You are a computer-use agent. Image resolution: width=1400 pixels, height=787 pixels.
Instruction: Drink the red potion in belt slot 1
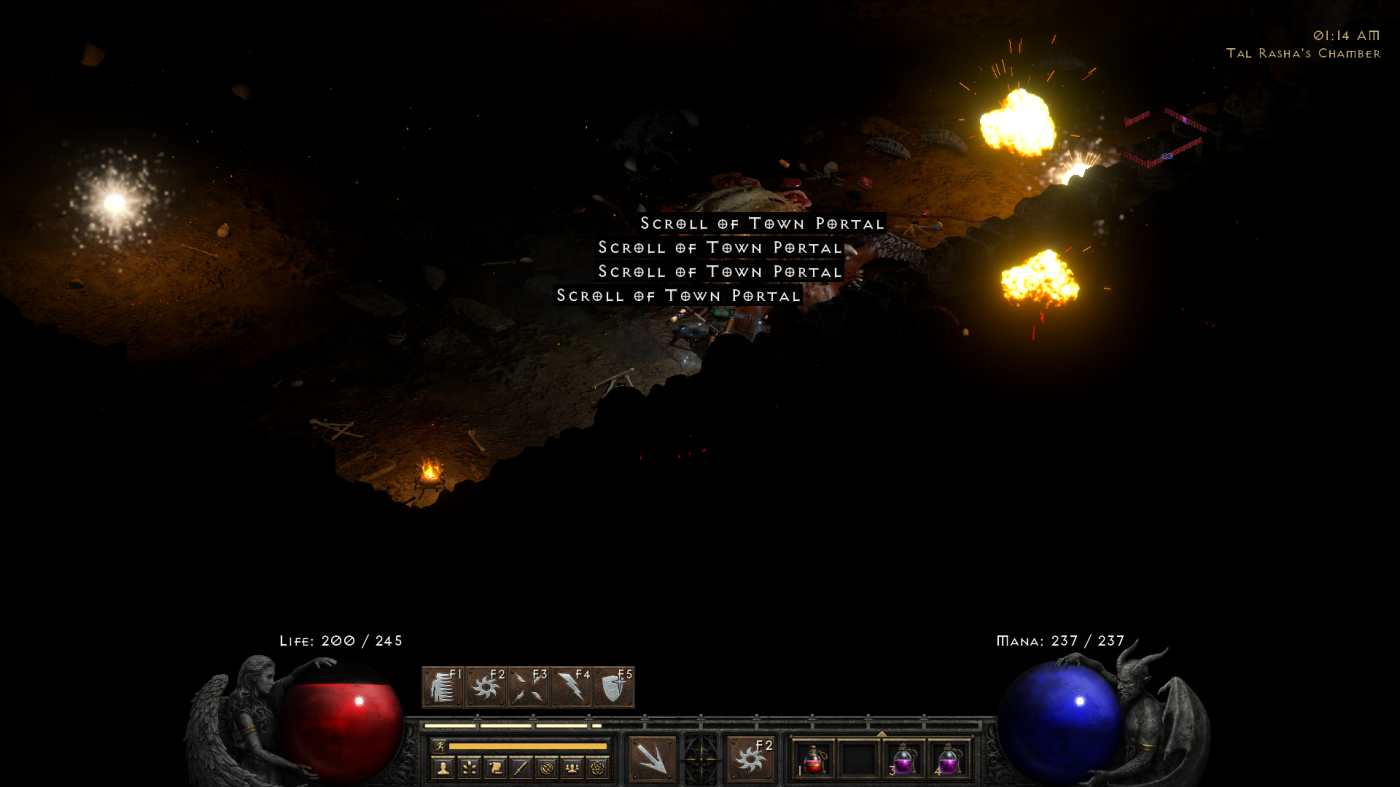pyautogui.click(x=811, y=762)
